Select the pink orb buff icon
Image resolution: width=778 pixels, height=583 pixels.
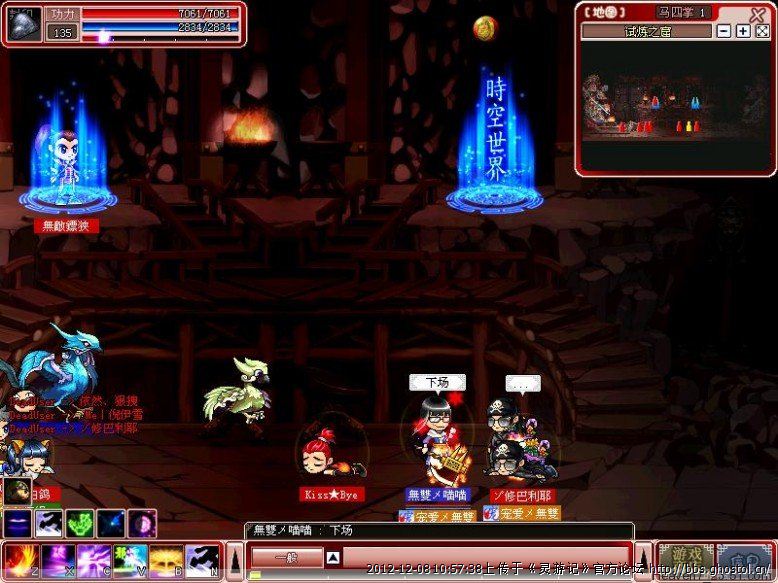[x=143, y=522]
